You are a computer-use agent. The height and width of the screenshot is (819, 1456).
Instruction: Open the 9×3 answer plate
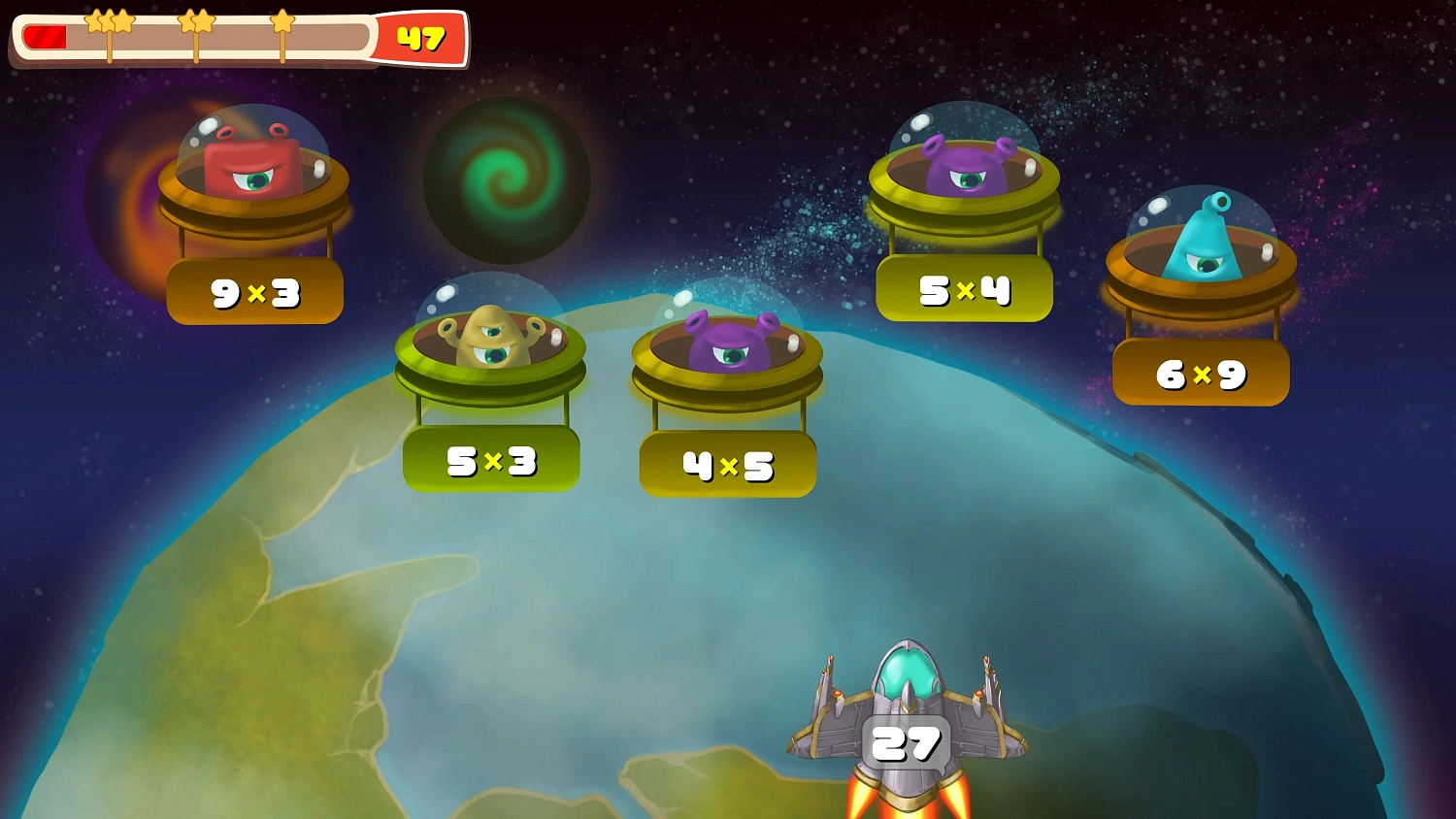254,290
